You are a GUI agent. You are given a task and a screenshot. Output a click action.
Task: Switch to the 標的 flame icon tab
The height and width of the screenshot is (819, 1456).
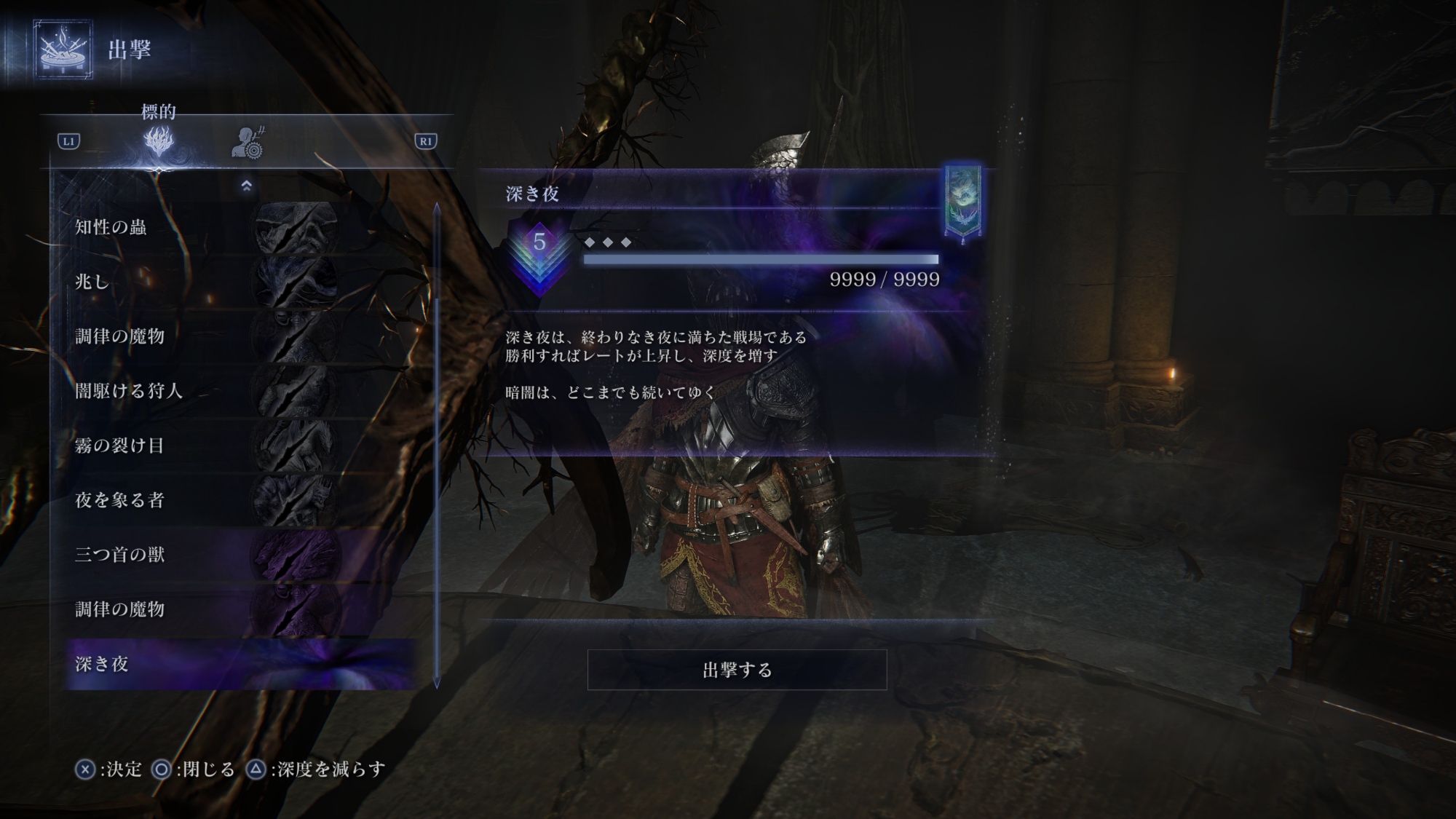click(159, 141)
